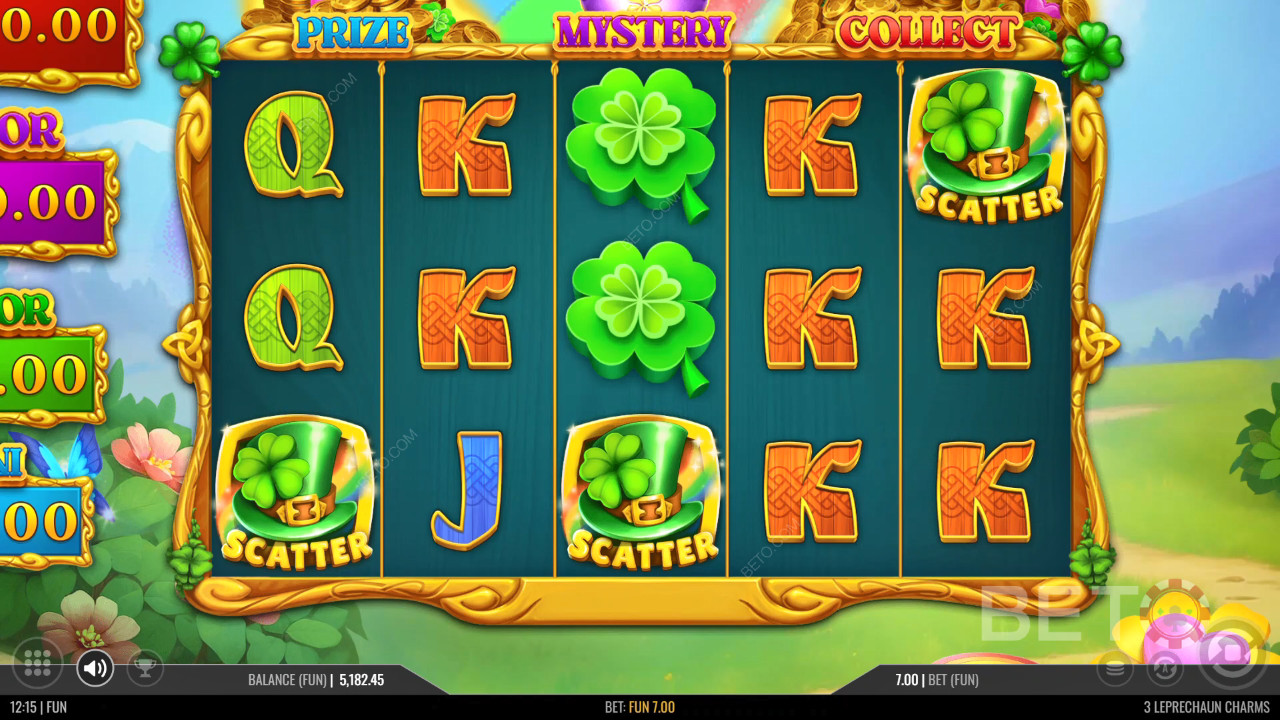Toggle the sound speaker button
Image resolution: width=1280 pixels, height=720 pixels.
point(95,668)
